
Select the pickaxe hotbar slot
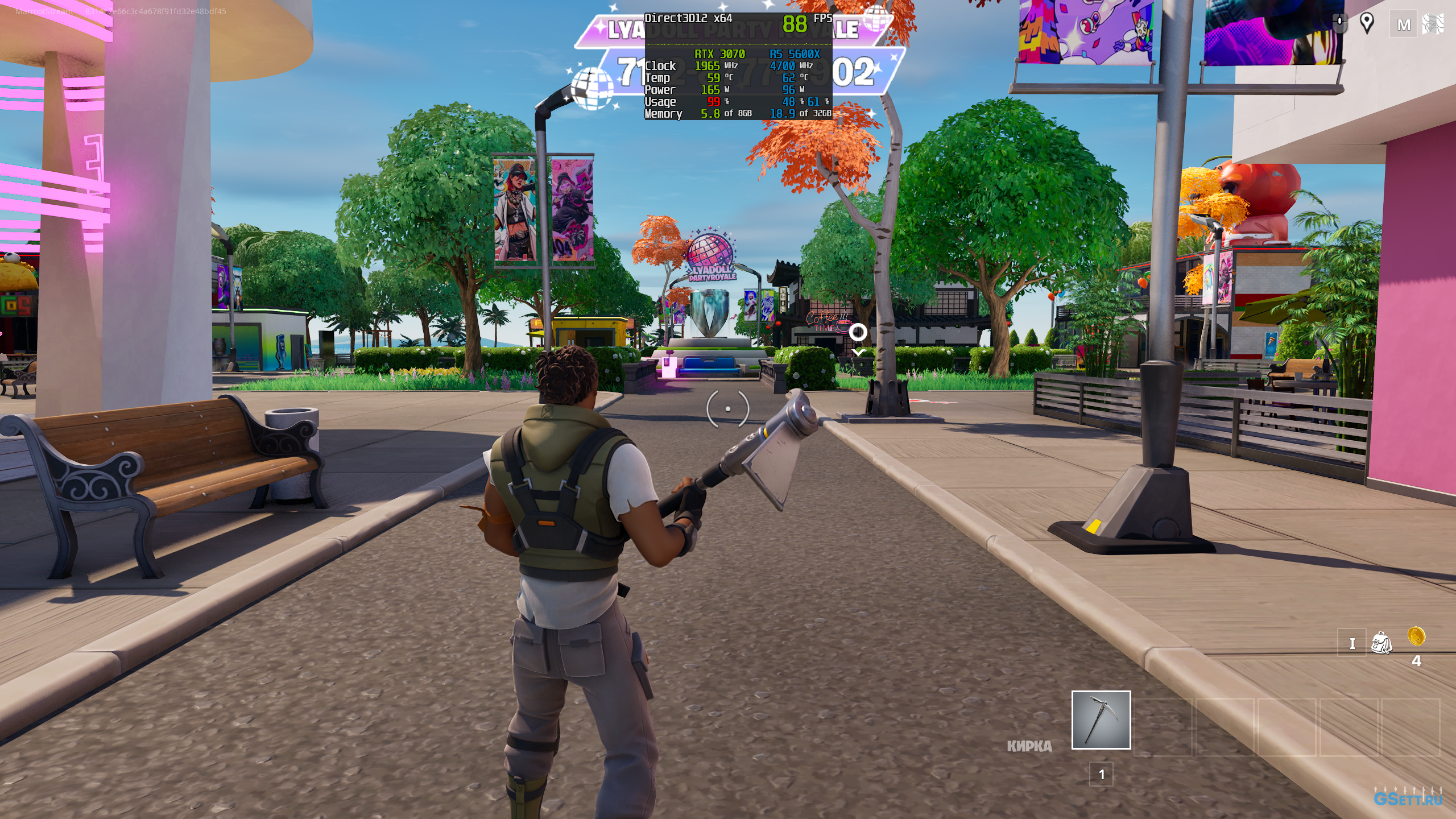click(1101, 720)
